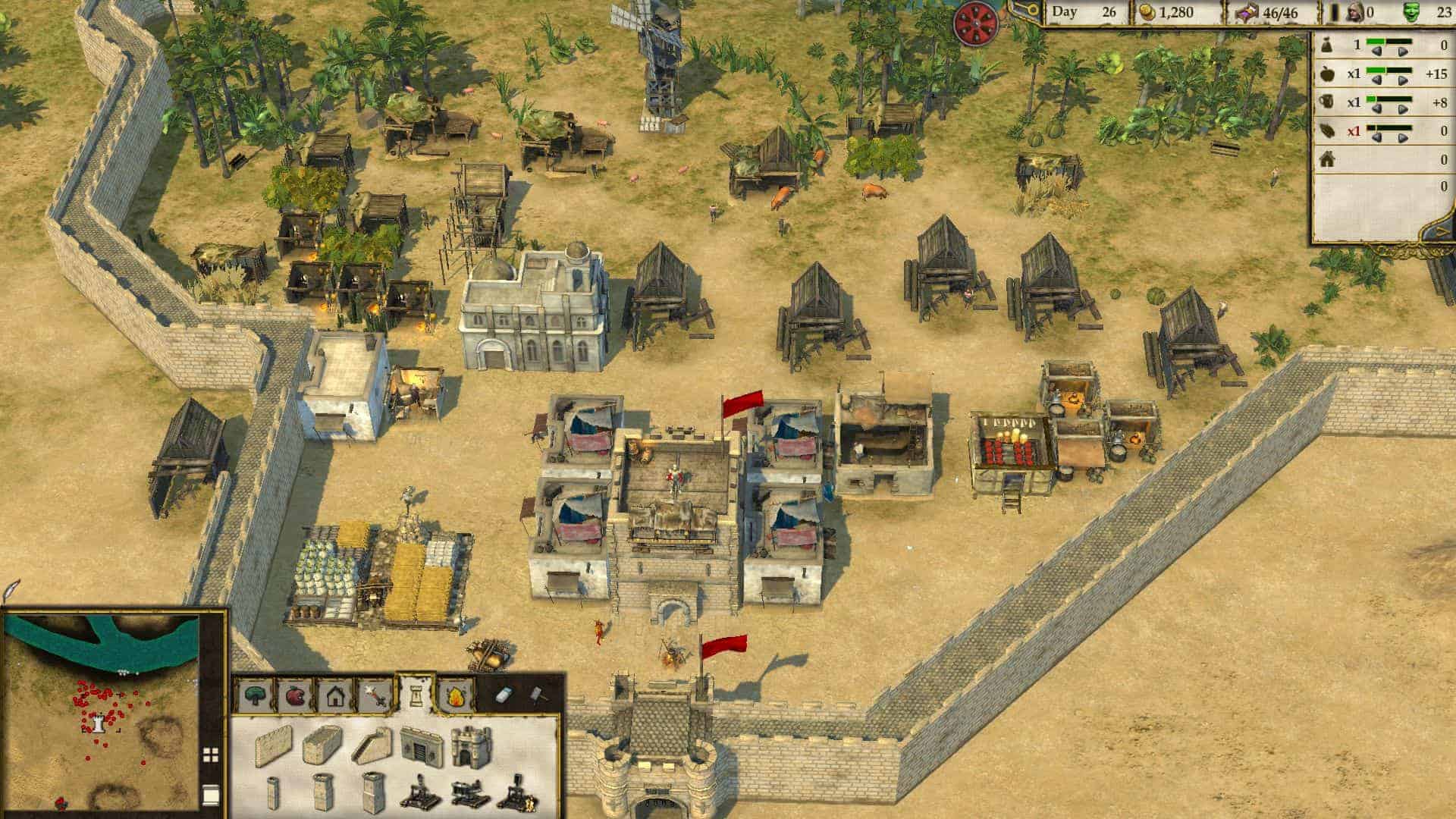Pick the stone stairs building piece

point(374,745)
